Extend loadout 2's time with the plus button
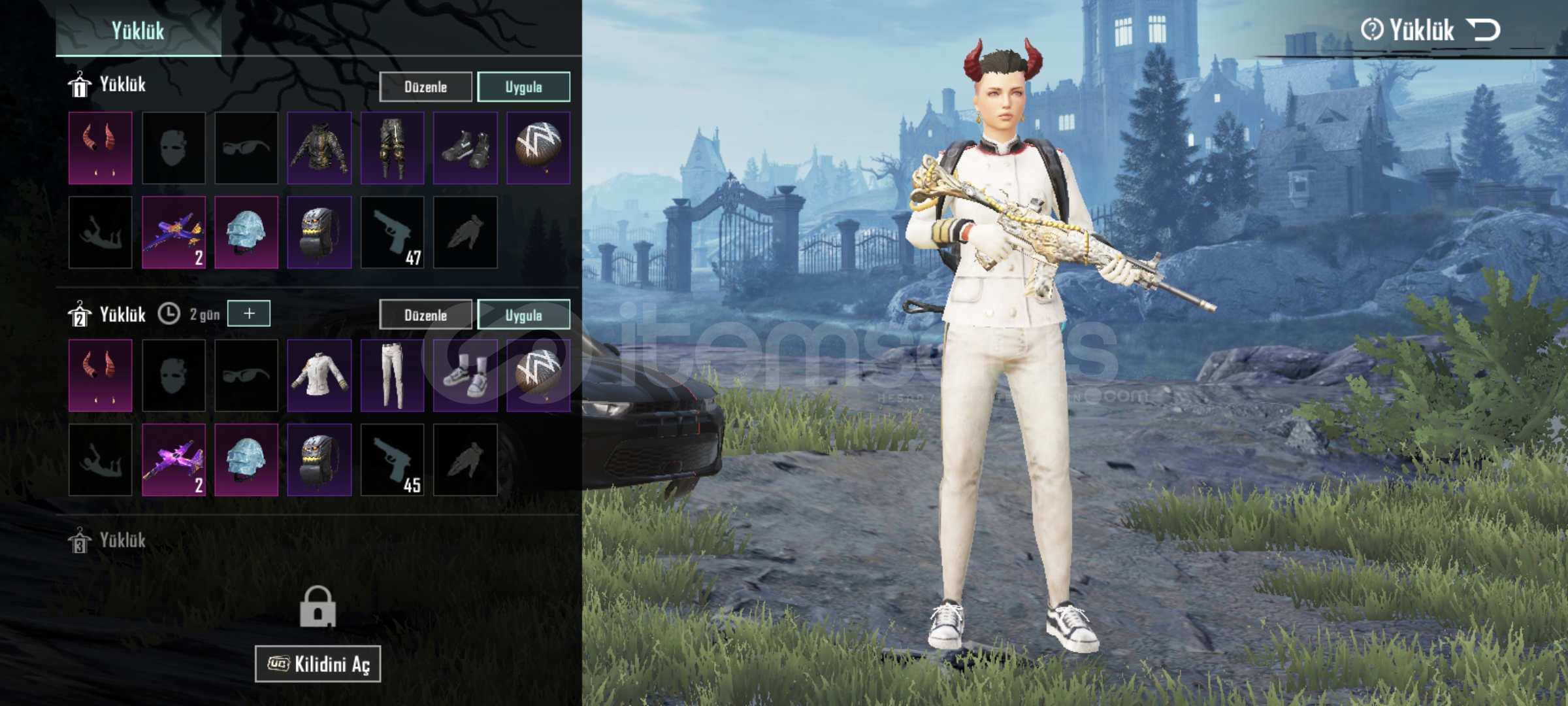This screenshot has width=1568, height=706. point(249,314)
